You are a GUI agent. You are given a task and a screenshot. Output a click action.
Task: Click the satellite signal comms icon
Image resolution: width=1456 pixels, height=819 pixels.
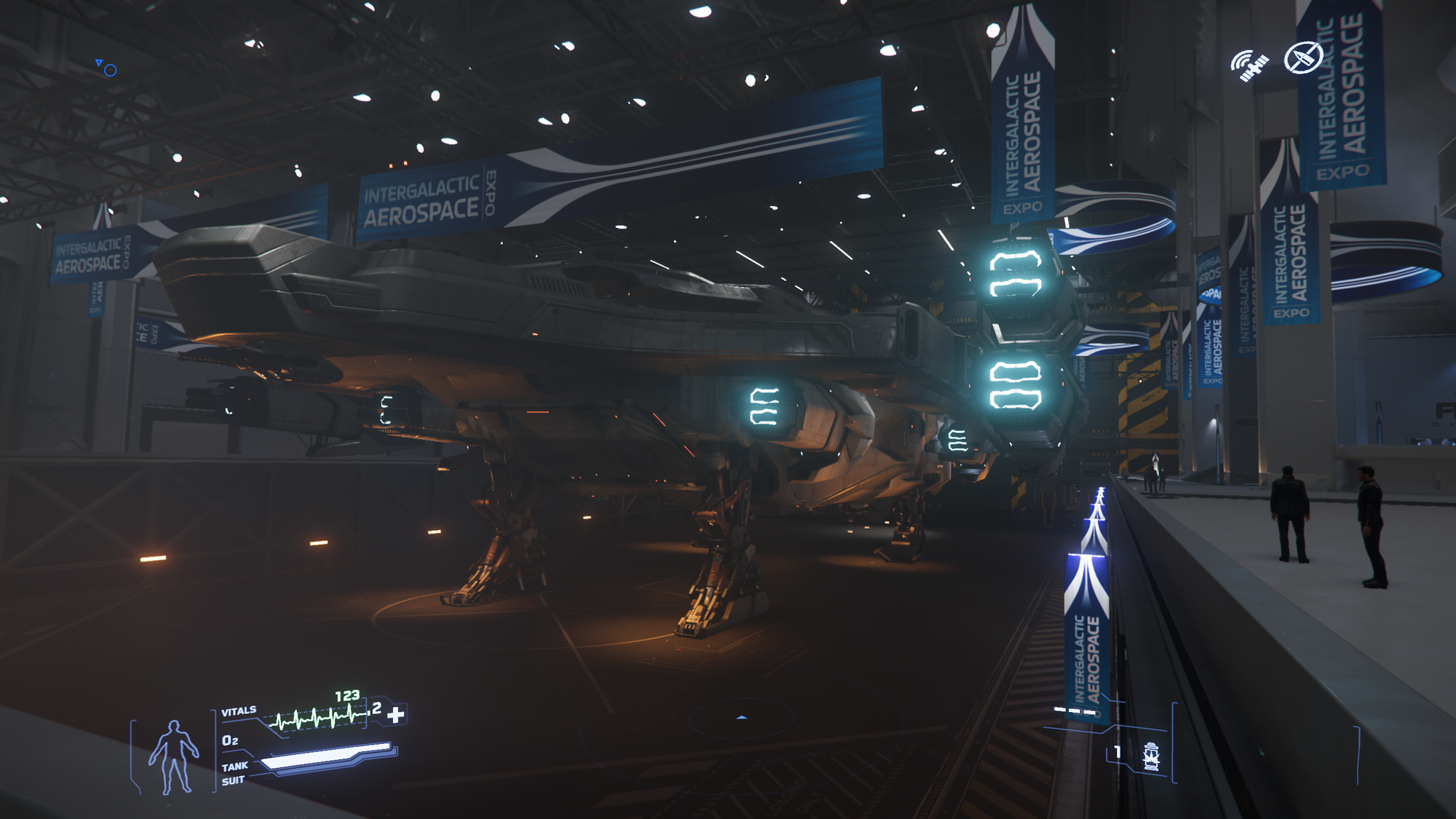(x=1249, y=66)
